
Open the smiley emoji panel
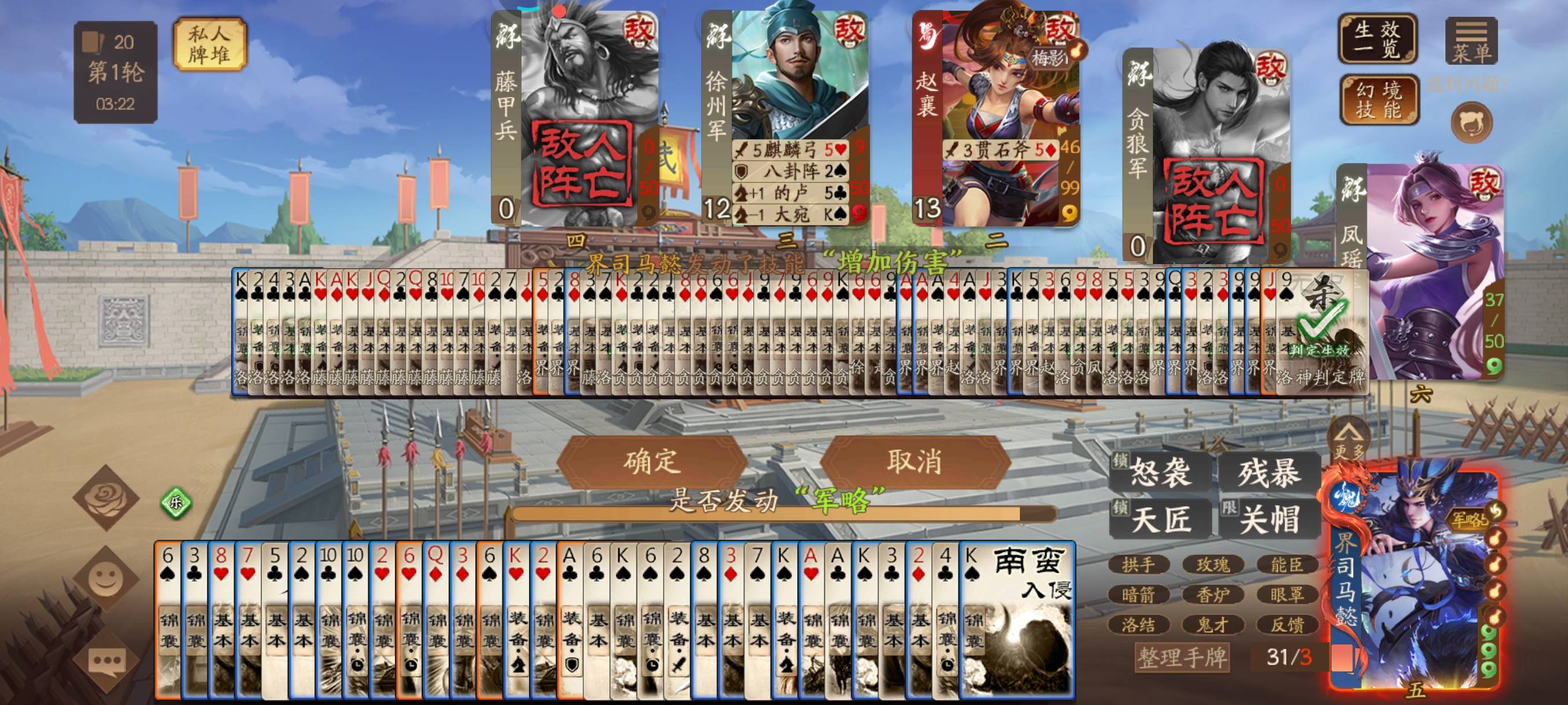106,578
